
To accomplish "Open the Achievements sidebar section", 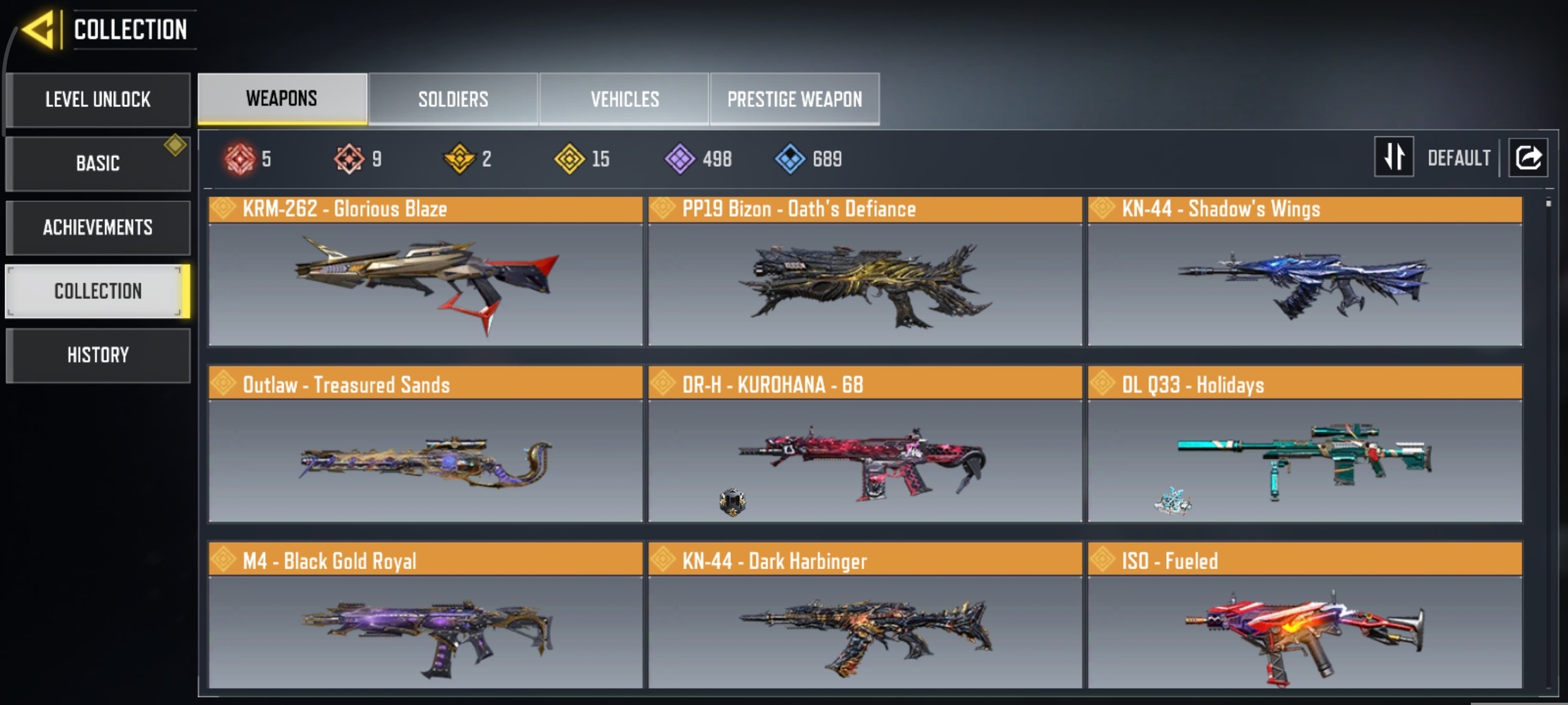I will 97,227.
